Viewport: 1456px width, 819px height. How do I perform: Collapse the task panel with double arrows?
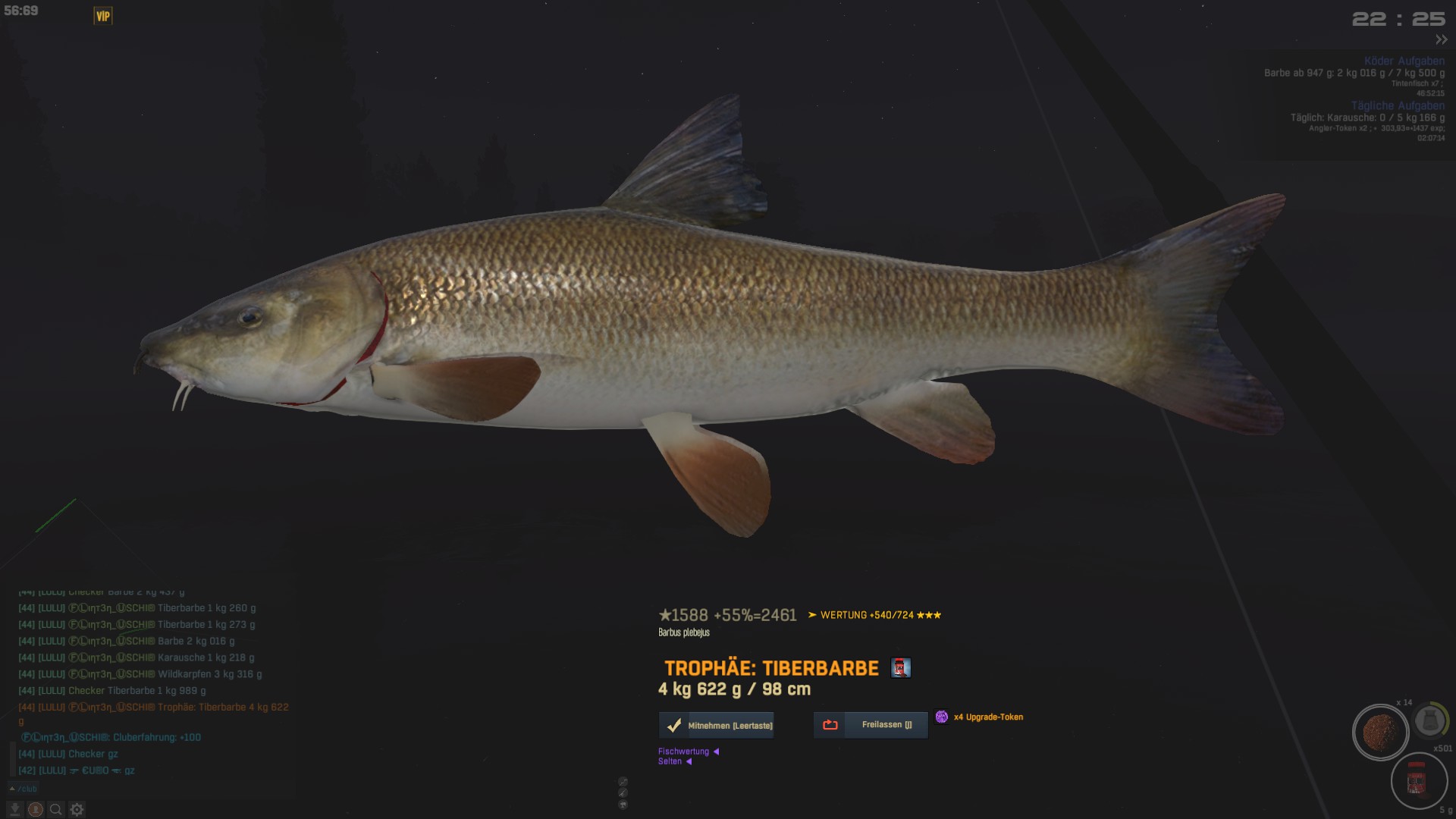pos(1441,39)
